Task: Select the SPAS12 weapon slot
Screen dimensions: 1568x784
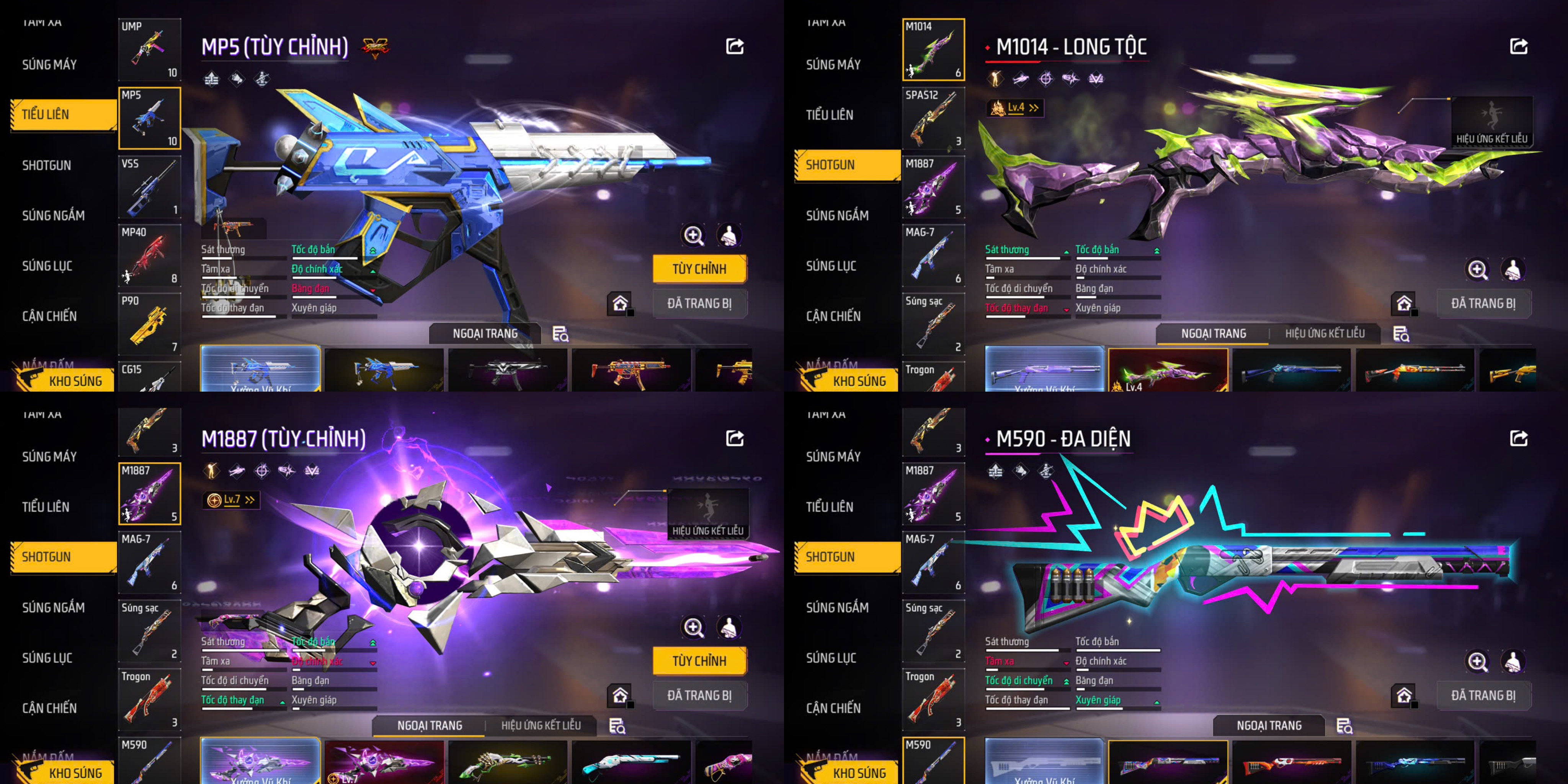Action: pos(933,118)
